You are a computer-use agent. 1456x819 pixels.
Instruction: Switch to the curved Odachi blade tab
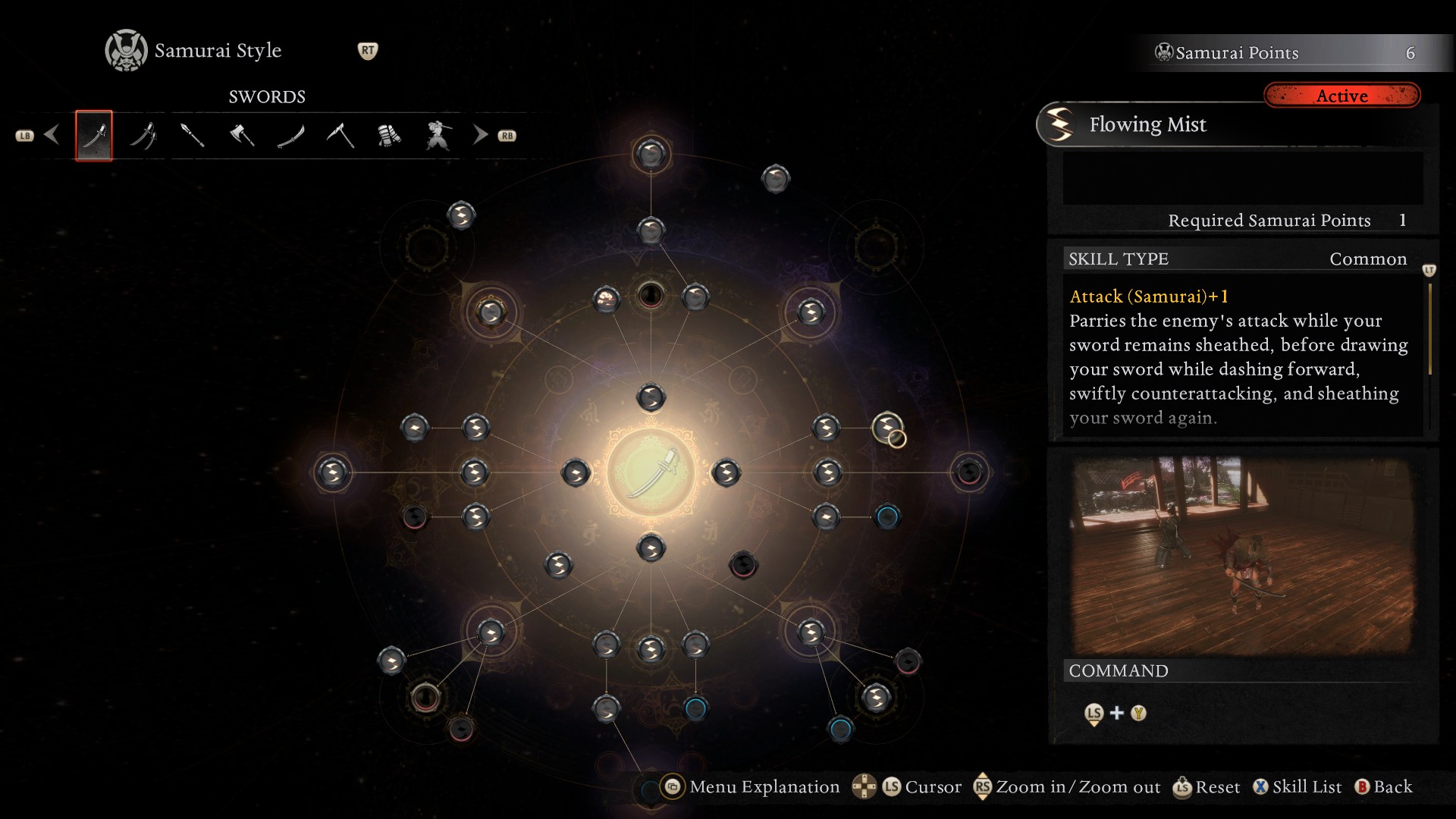tap(291, 136)
